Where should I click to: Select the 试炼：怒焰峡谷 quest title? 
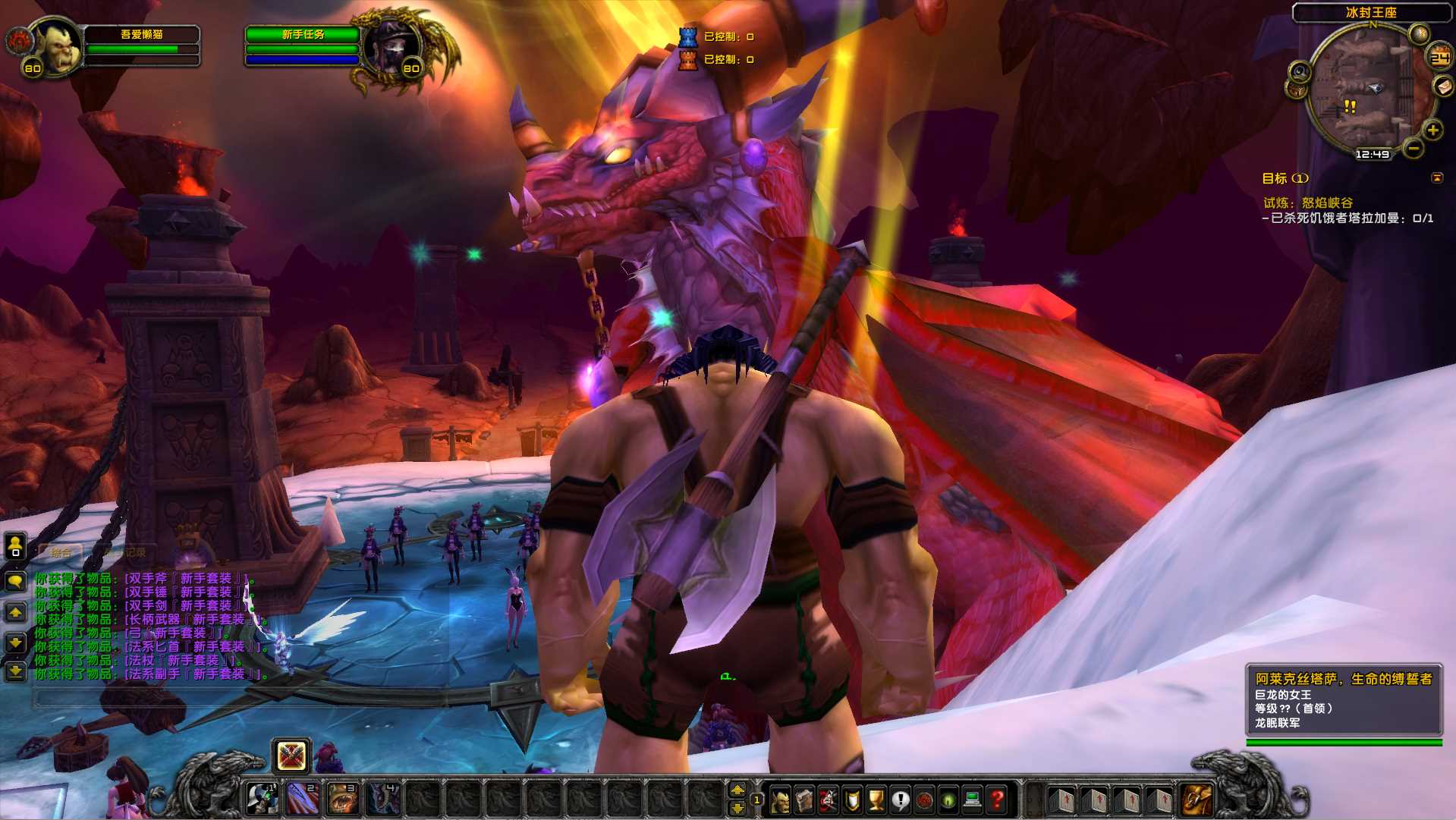point(1308,203)
